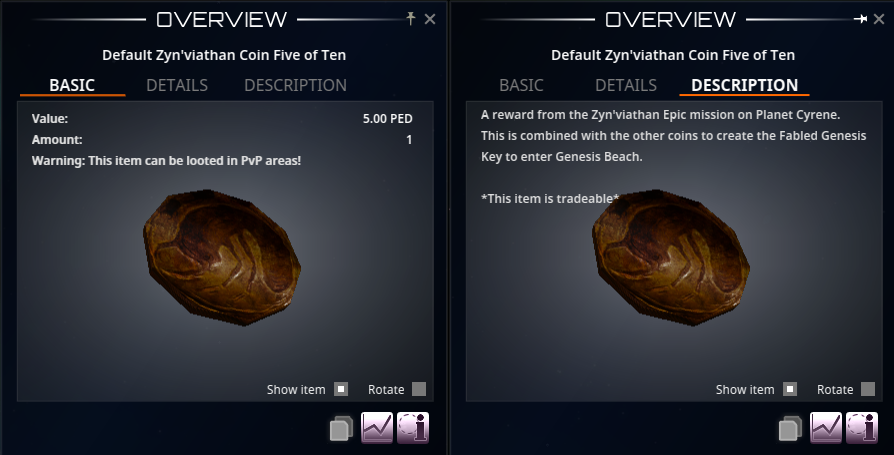Image resolution: width=894 pixels, height=455 pixels.
Task: Toggle the sideways pin on the description panel
Action: (x=860, y=19)
